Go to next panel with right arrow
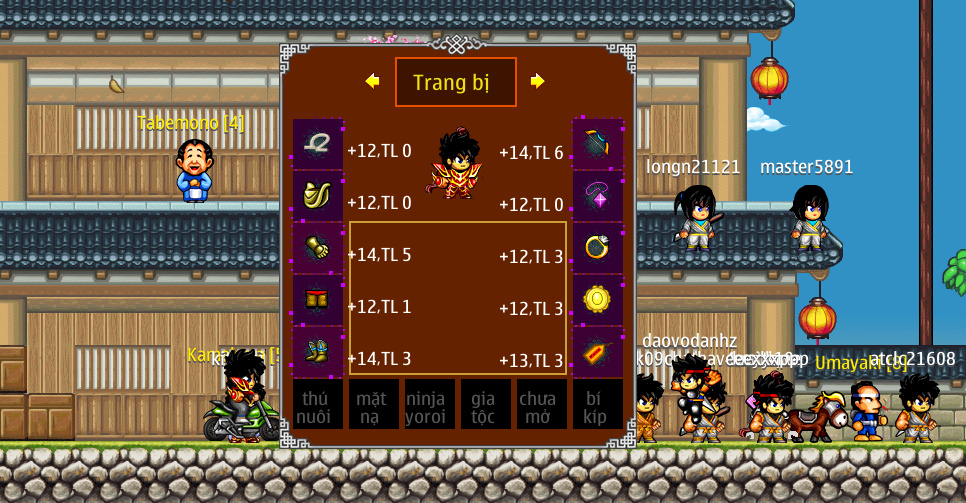 [x=538, y=81]
